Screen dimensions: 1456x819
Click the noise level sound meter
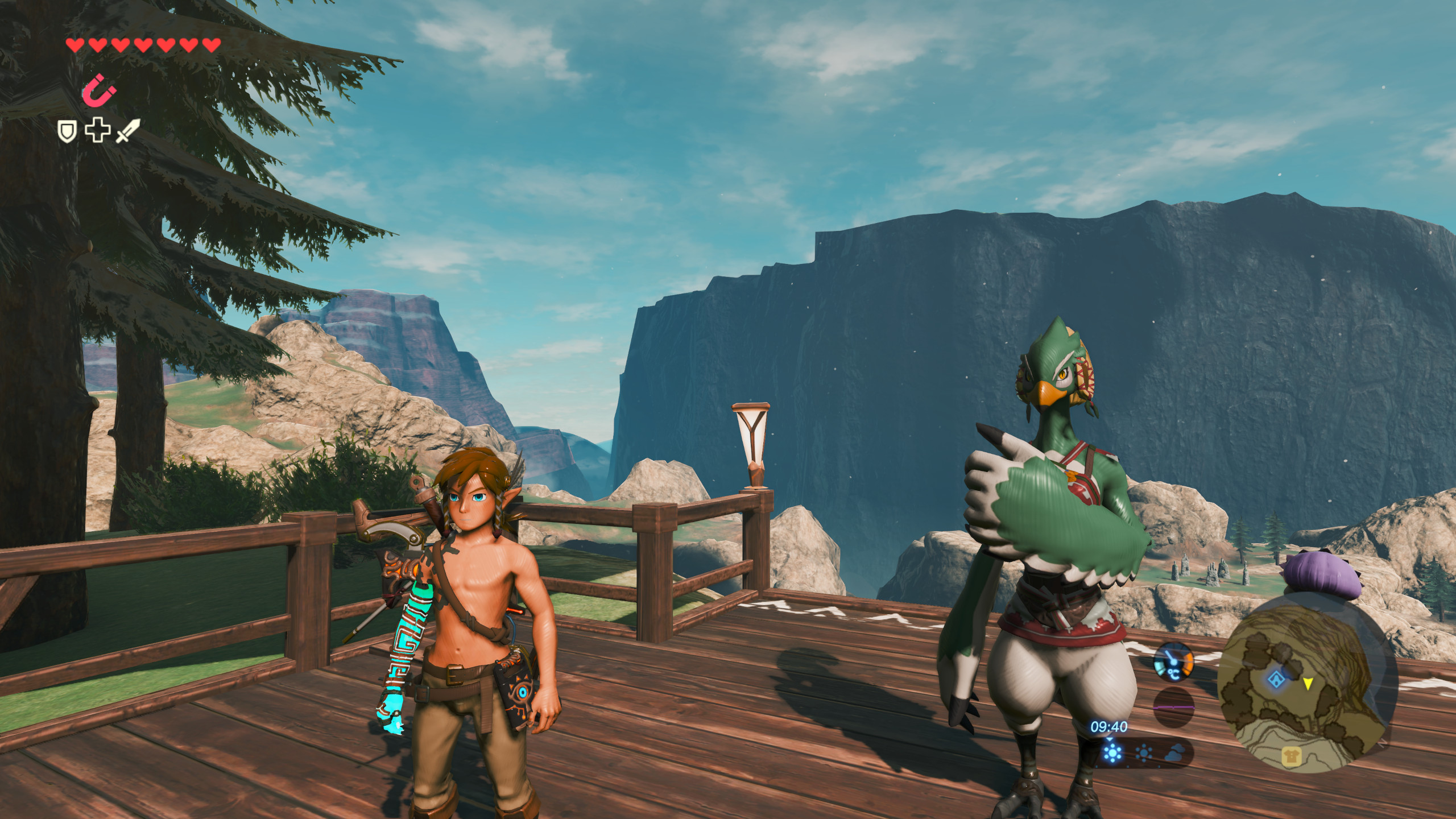pos(1173,706)
